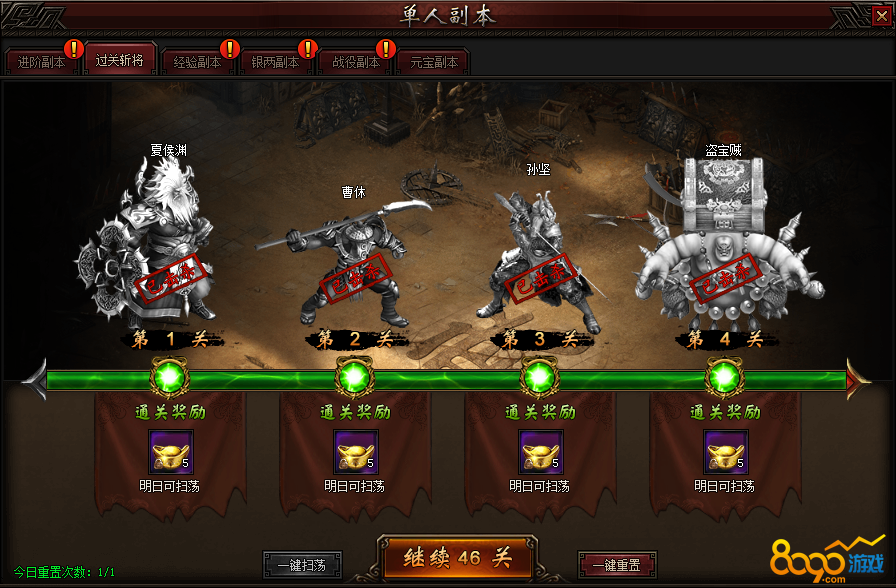The height and width of the screenshot is (588, 896).
Task: Select the gold ingot reward under stage 4
Action: point(725,452)
